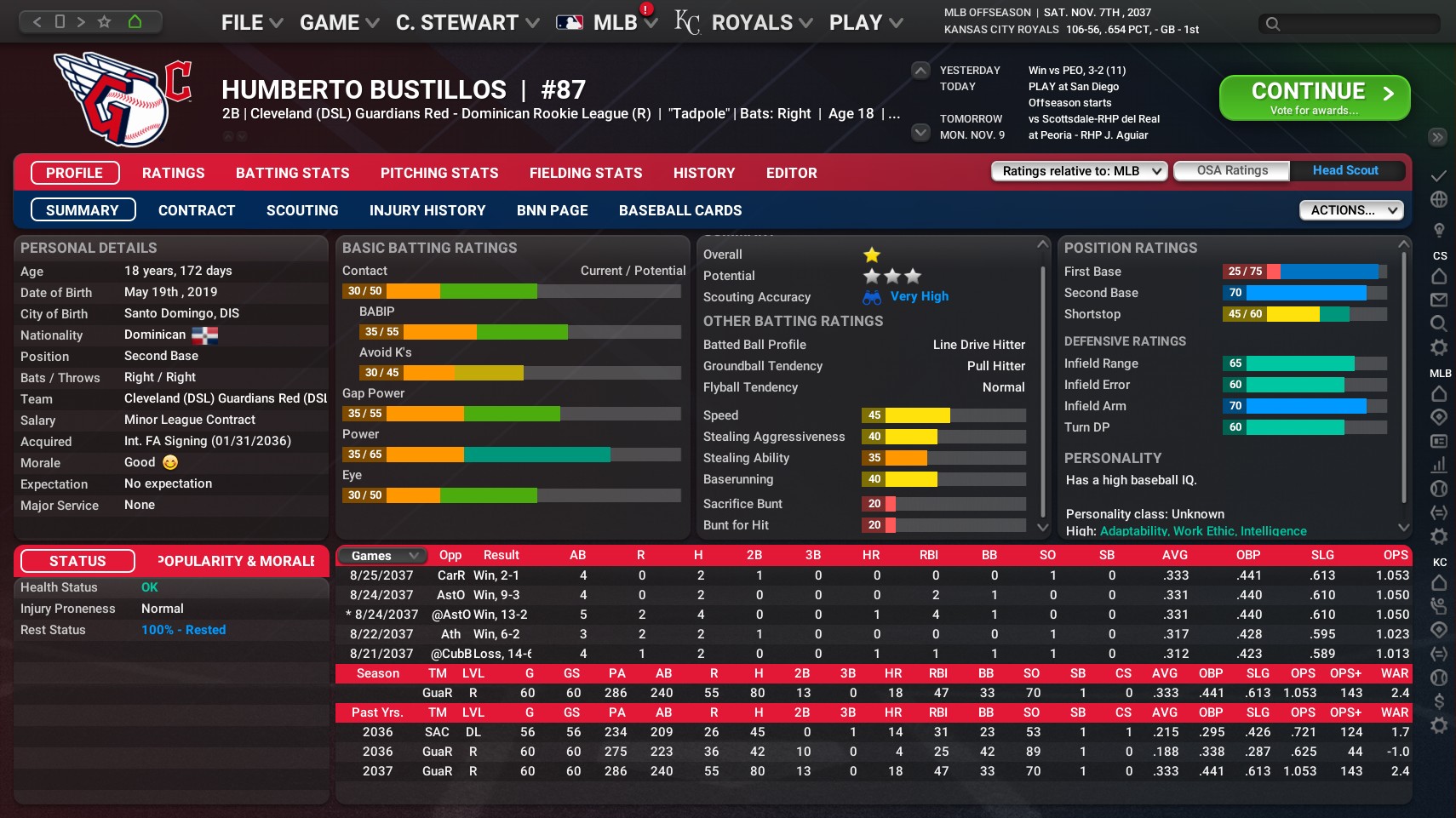This screenshot has height=818, width=1456.
Task: Click the search field in the top bar
Action: [1348, 24]
